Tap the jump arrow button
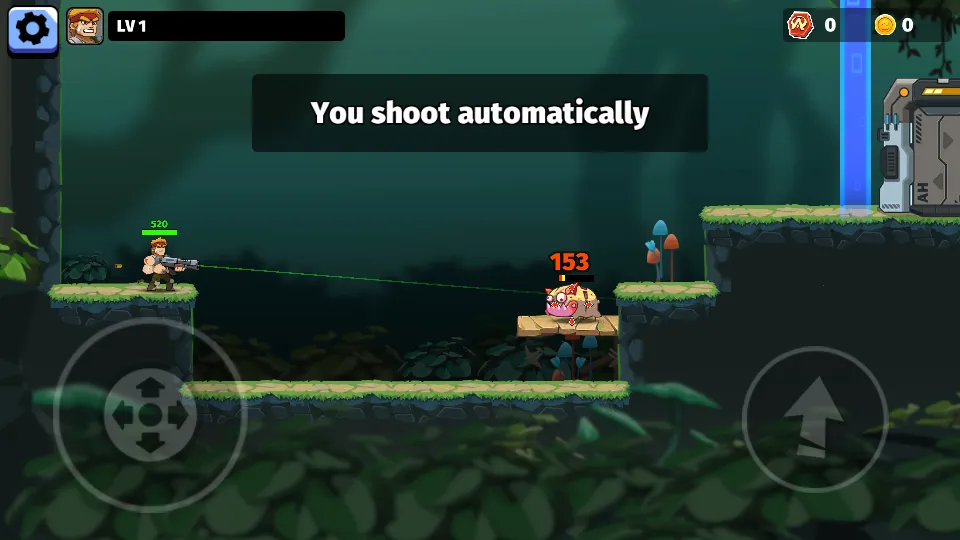Image resolution: width=960 pixels, height=540 pixels. coord(815,419)
